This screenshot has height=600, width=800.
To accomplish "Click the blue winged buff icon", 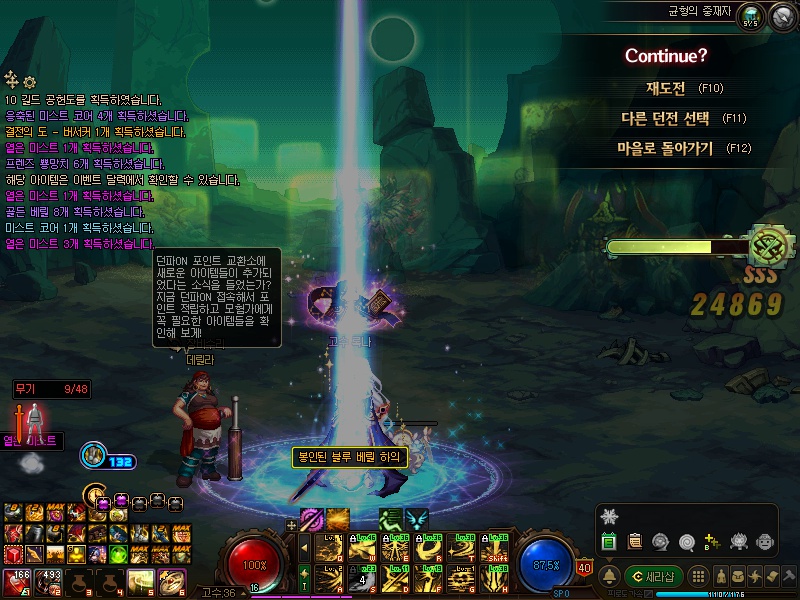I will pos(416,520).
